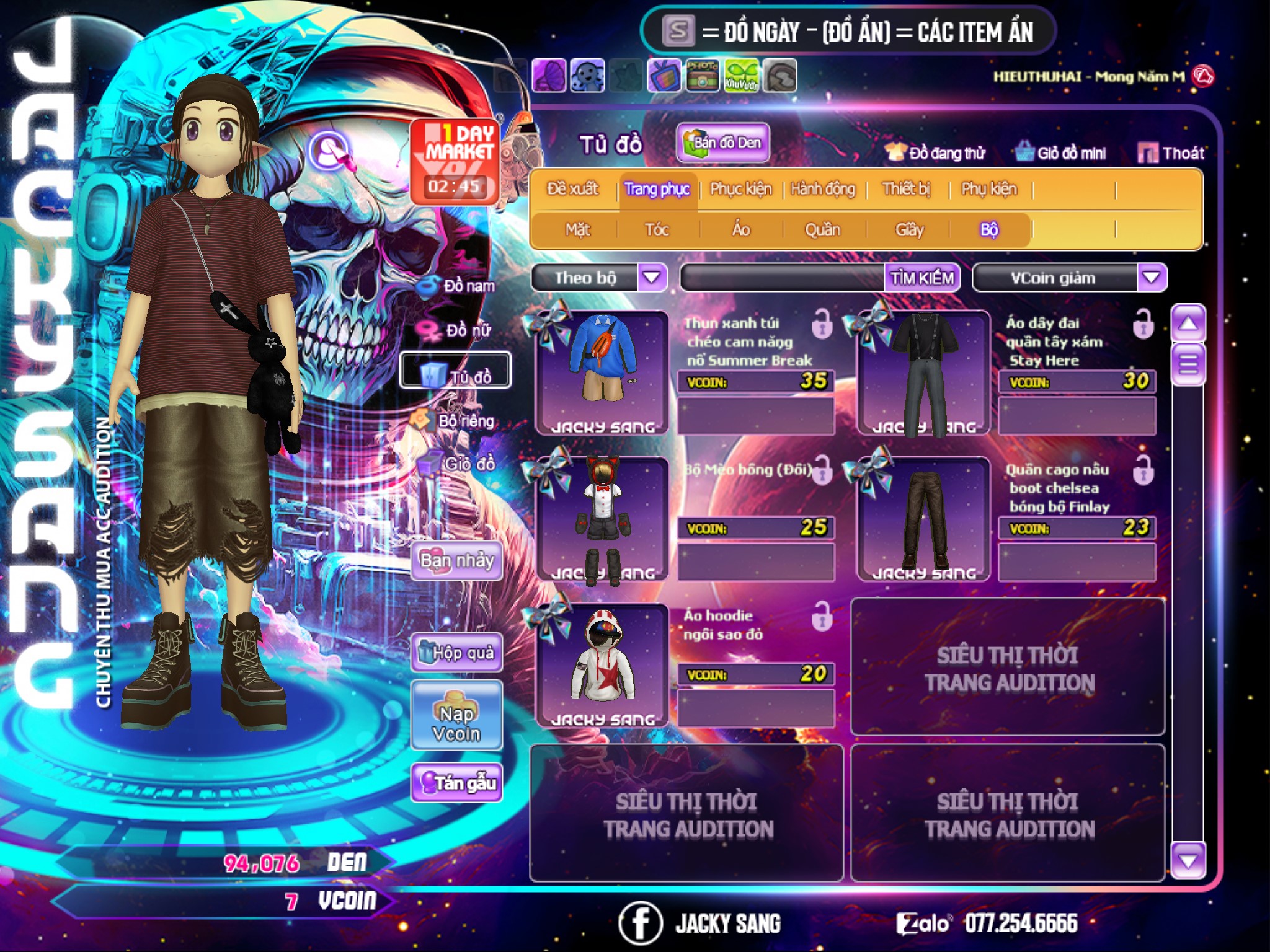Open the Hành động tab
Screen dimensions: 1270x952
coord(822,189)
